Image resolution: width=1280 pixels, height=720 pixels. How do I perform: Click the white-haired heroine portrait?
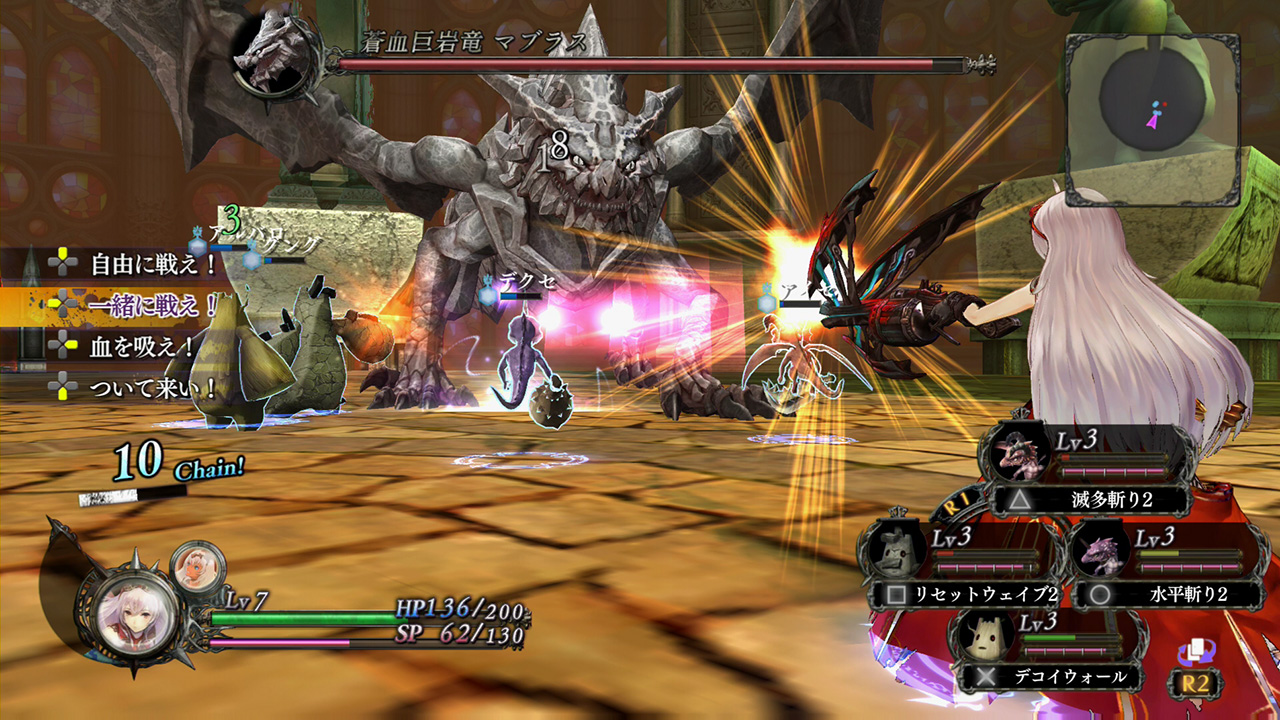point(138,613)
